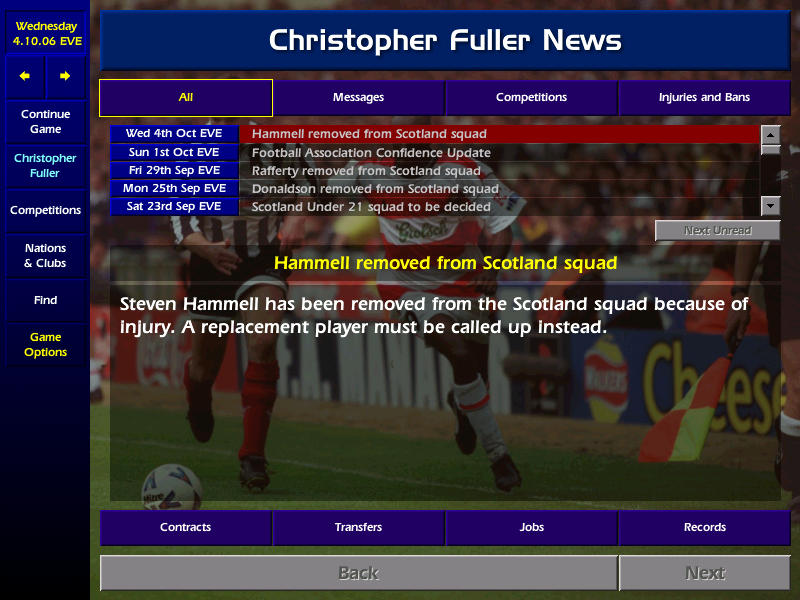Open the Transfers screen
The width and height of the screenshot is (800, 600).
pyautogui.click(x=358, y=527)
